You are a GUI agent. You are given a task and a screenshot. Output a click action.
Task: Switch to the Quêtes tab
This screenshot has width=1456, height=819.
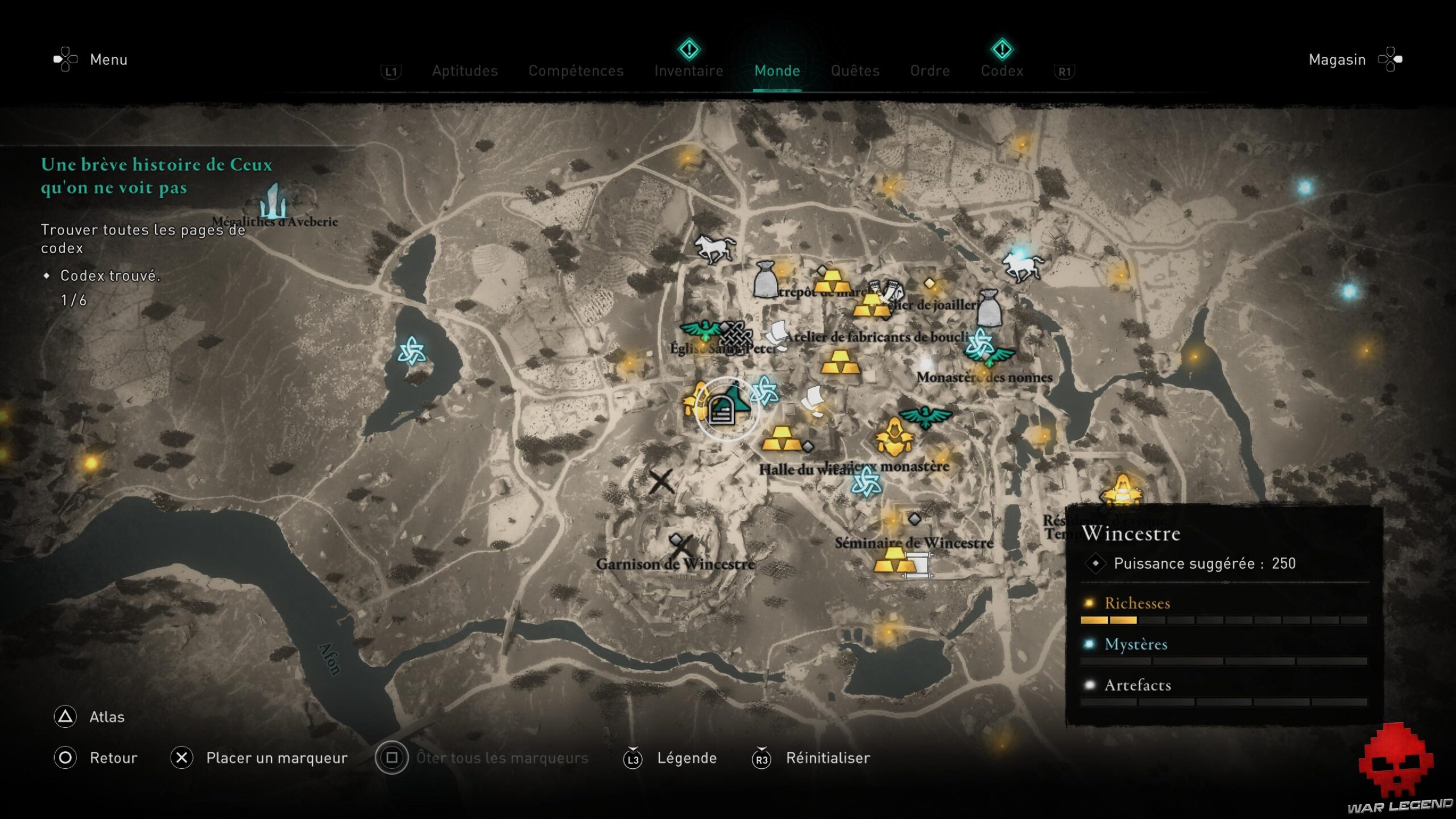[855, 71]
